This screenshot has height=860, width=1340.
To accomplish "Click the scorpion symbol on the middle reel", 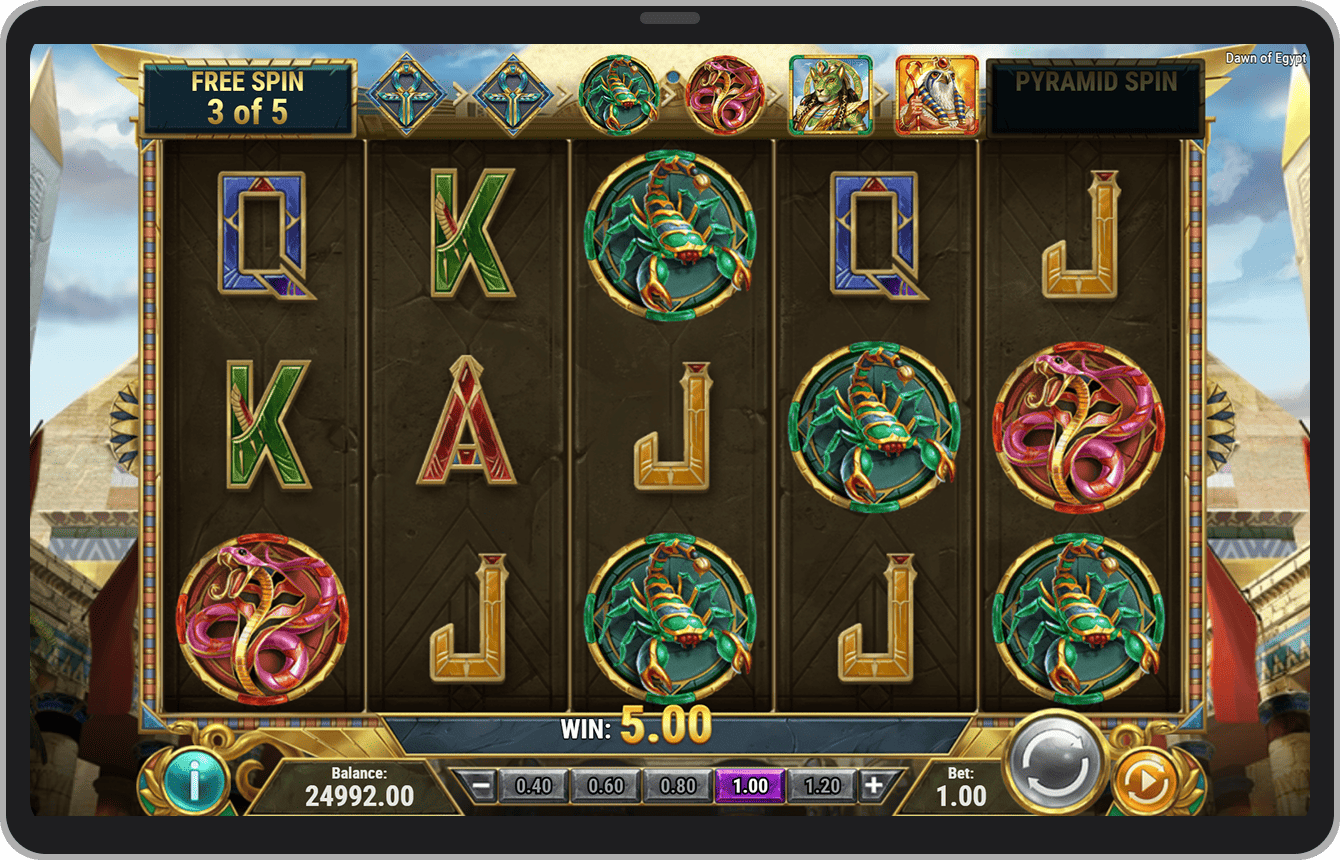I will click(671, 236).
